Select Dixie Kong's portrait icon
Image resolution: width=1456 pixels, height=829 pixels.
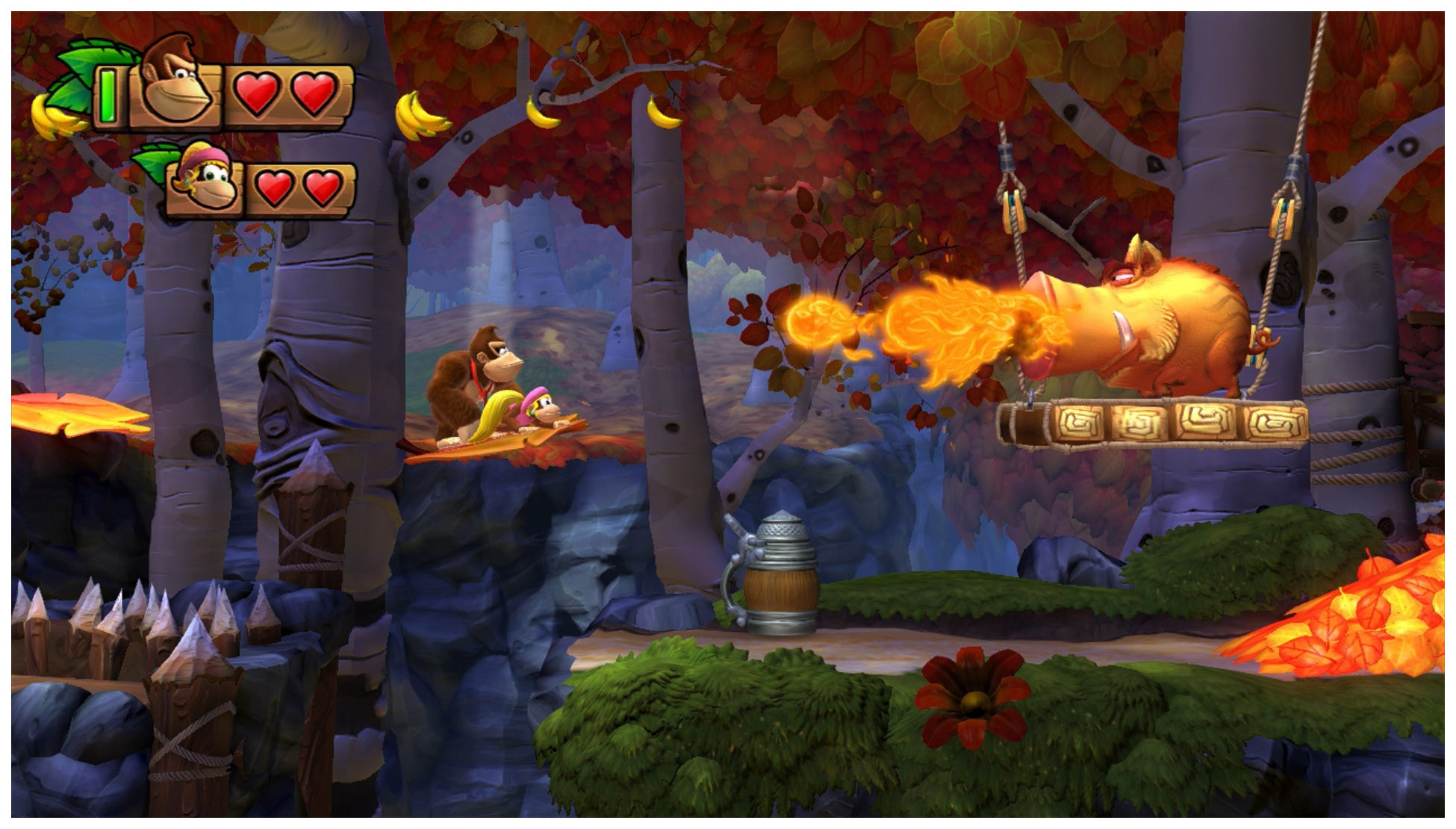[x=204, y=179]
